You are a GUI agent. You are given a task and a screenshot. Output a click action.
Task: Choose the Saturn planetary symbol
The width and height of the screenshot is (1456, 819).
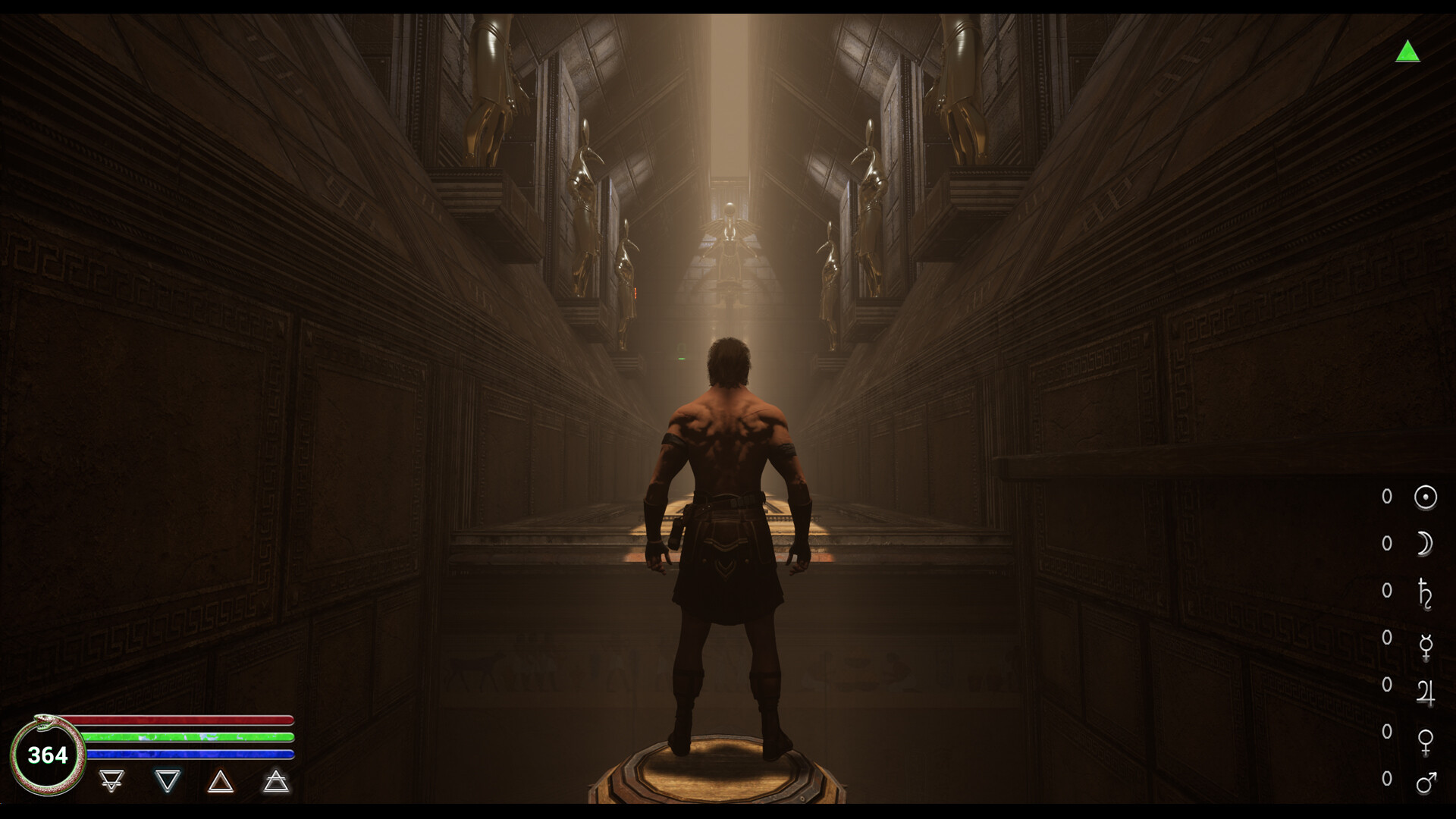click(1425, 592)
